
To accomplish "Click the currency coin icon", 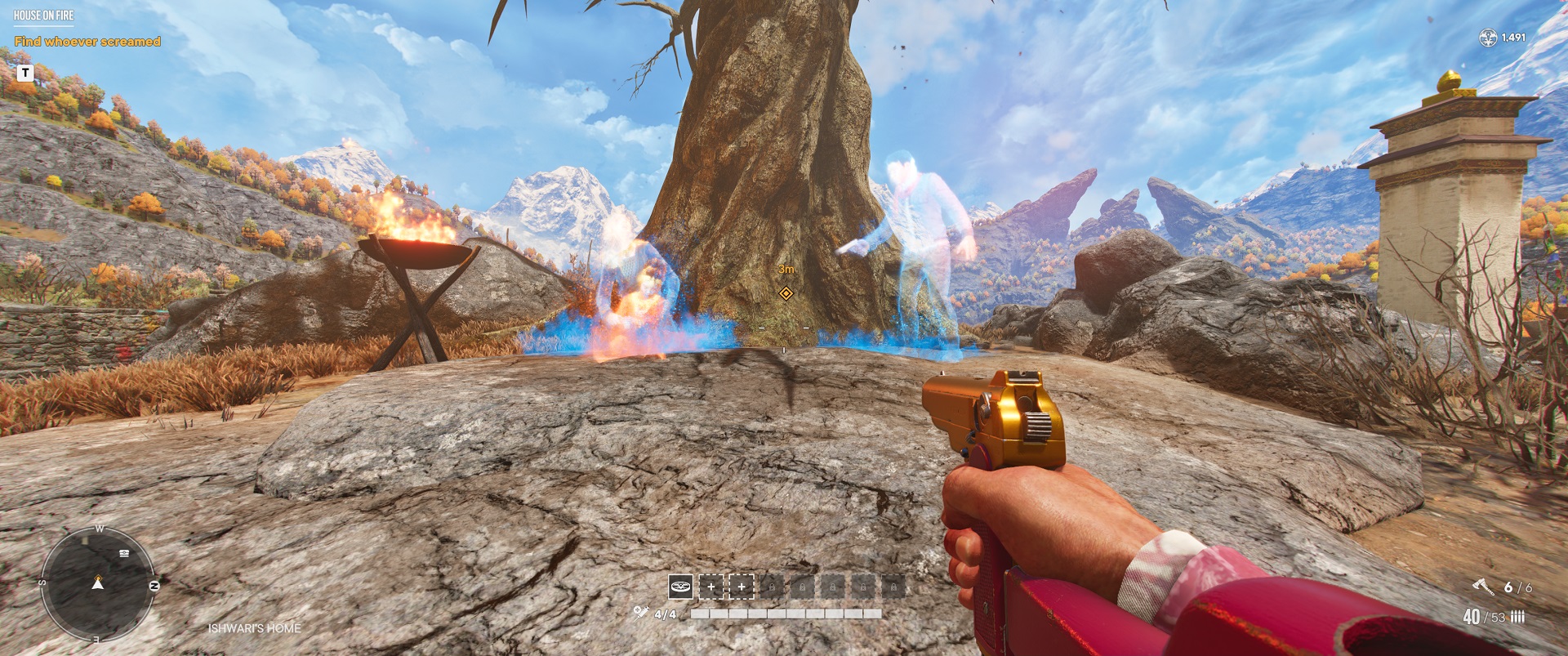I will [x=1488, y=38].
